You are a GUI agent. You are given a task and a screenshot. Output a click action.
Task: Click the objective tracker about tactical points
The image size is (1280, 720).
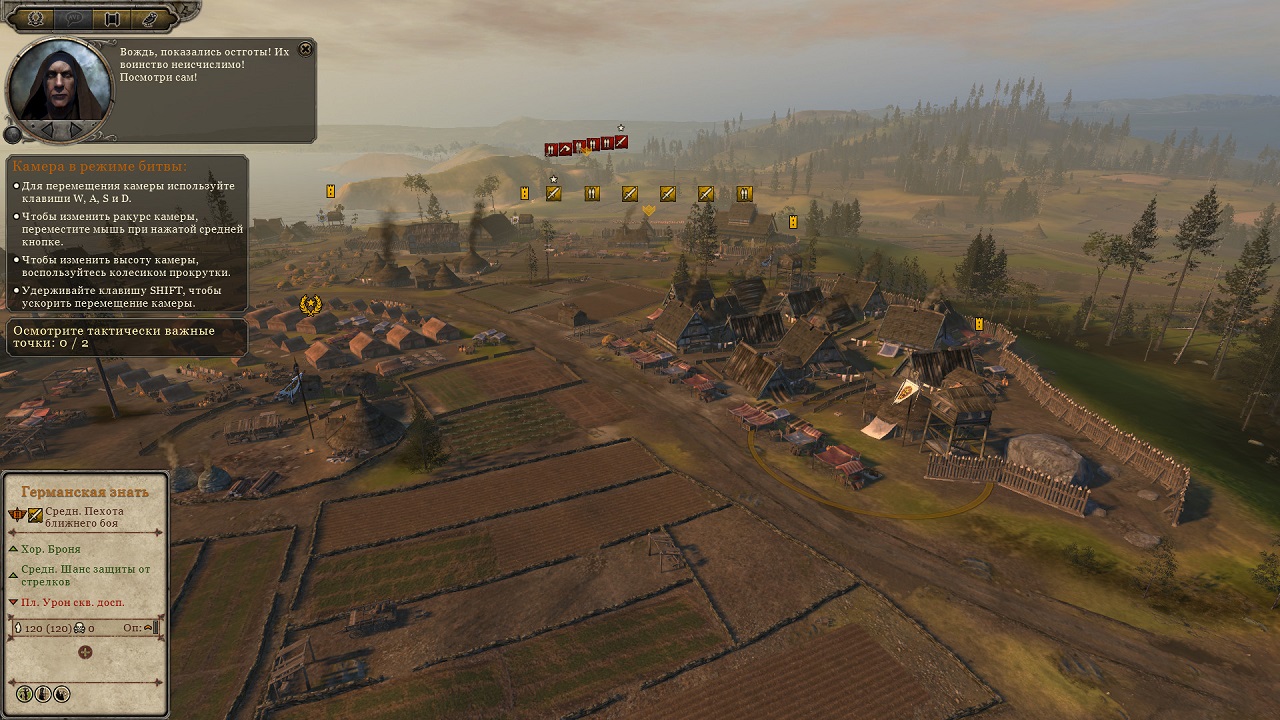coord(126,337)
